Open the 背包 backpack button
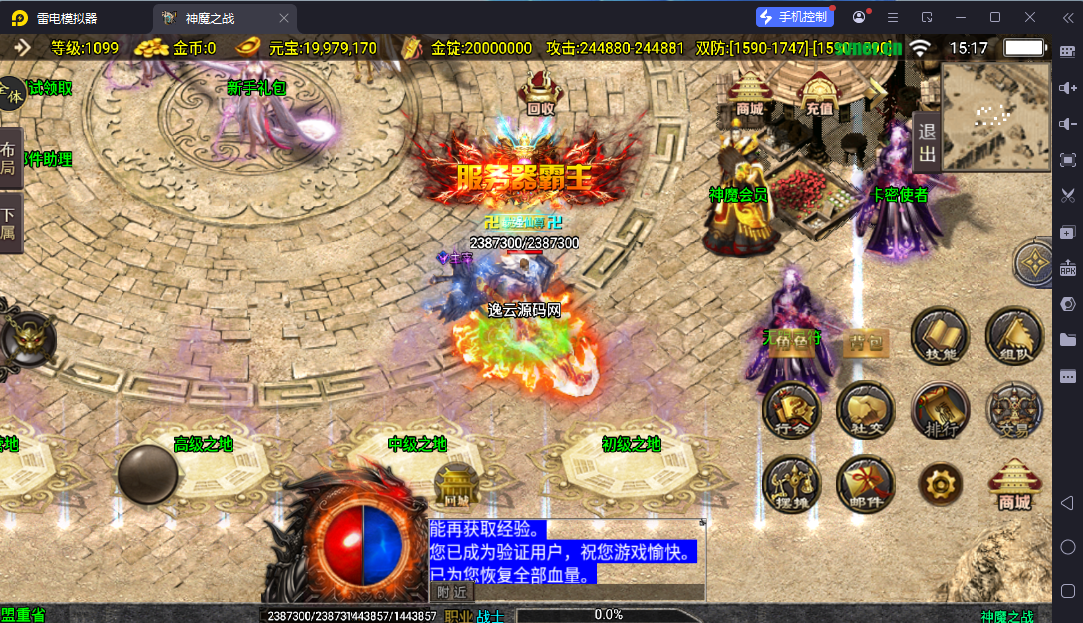 (x=865, y=343)
